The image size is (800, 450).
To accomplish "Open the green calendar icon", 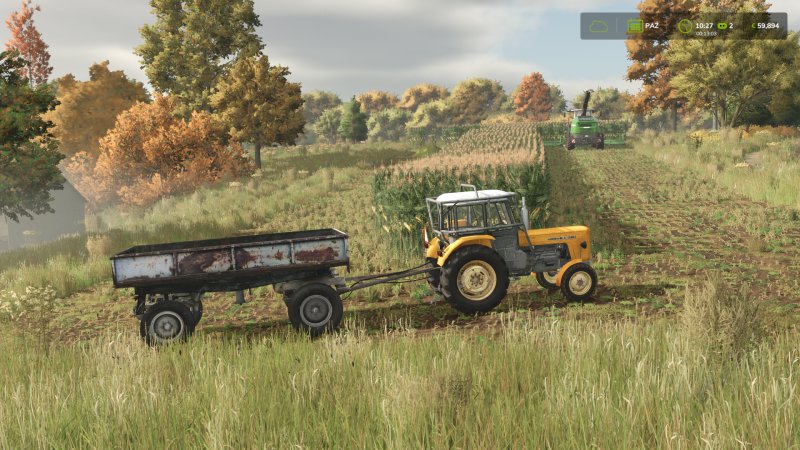I will coord(634,26).
